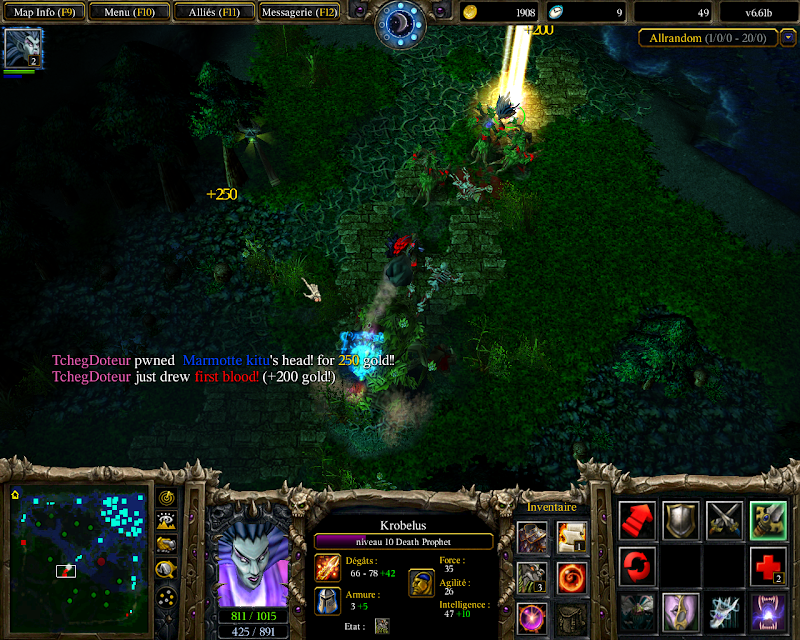The width and height of the screenshot is (800, 640).
Task: Open the Alliés (F11) panel
Action: click(213, 12)
